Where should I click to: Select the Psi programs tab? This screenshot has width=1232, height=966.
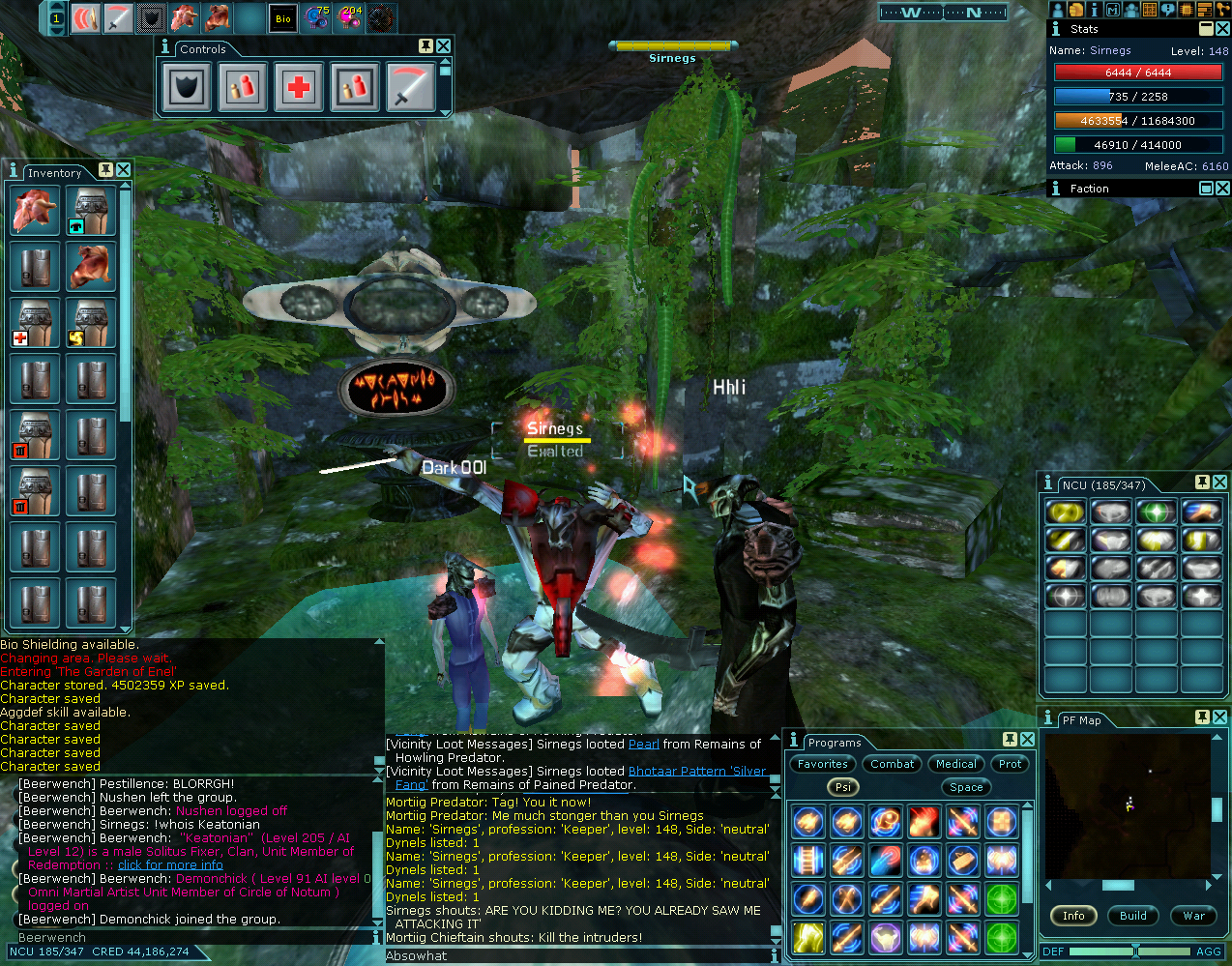tap(843, 787)
